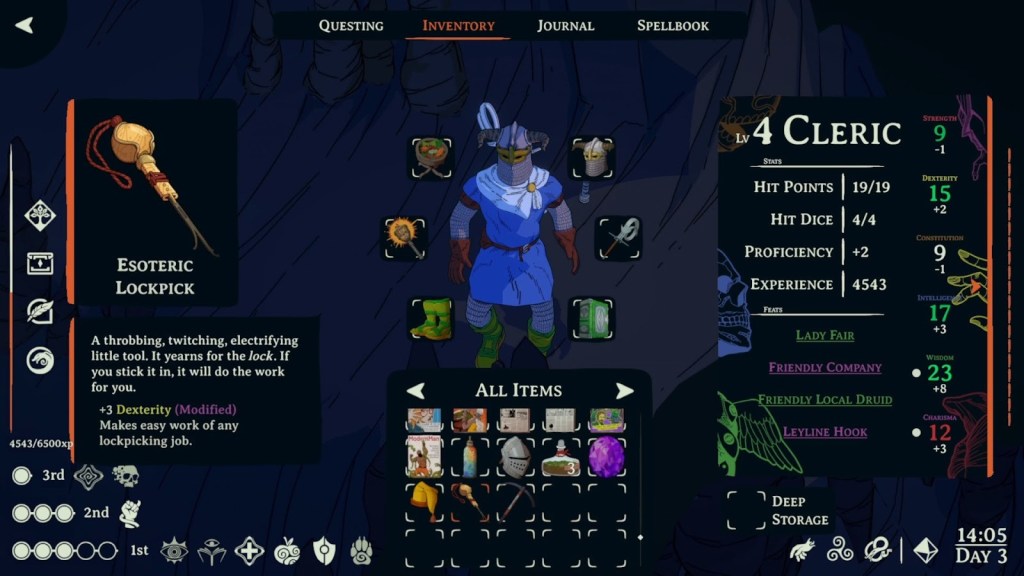
Task: Choose the potion flask with count 3
Action: (x=562, y=456)
